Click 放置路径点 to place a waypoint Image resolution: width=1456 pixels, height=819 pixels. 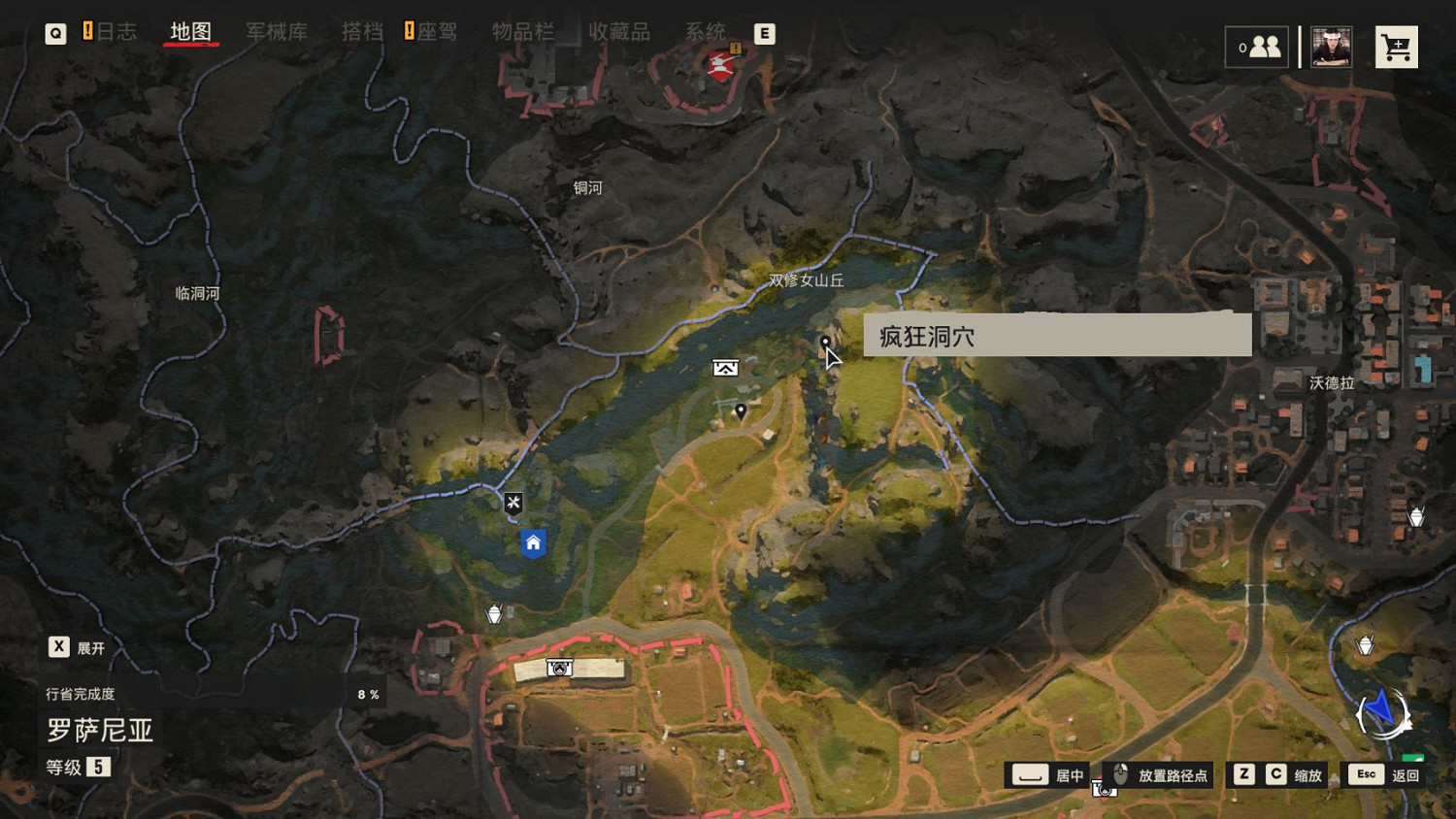coord(1171,774)
